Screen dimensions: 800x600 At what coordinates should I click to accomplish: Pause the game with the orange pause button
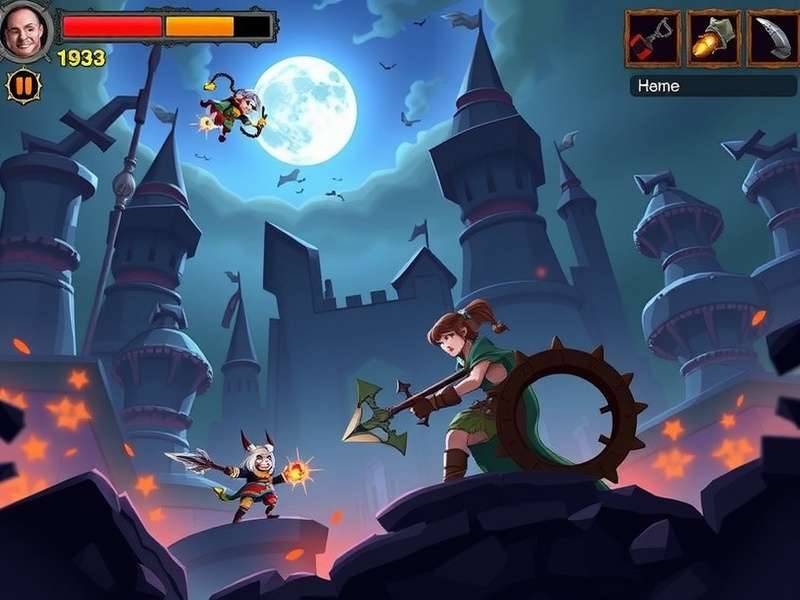click(x=21, y=86)
